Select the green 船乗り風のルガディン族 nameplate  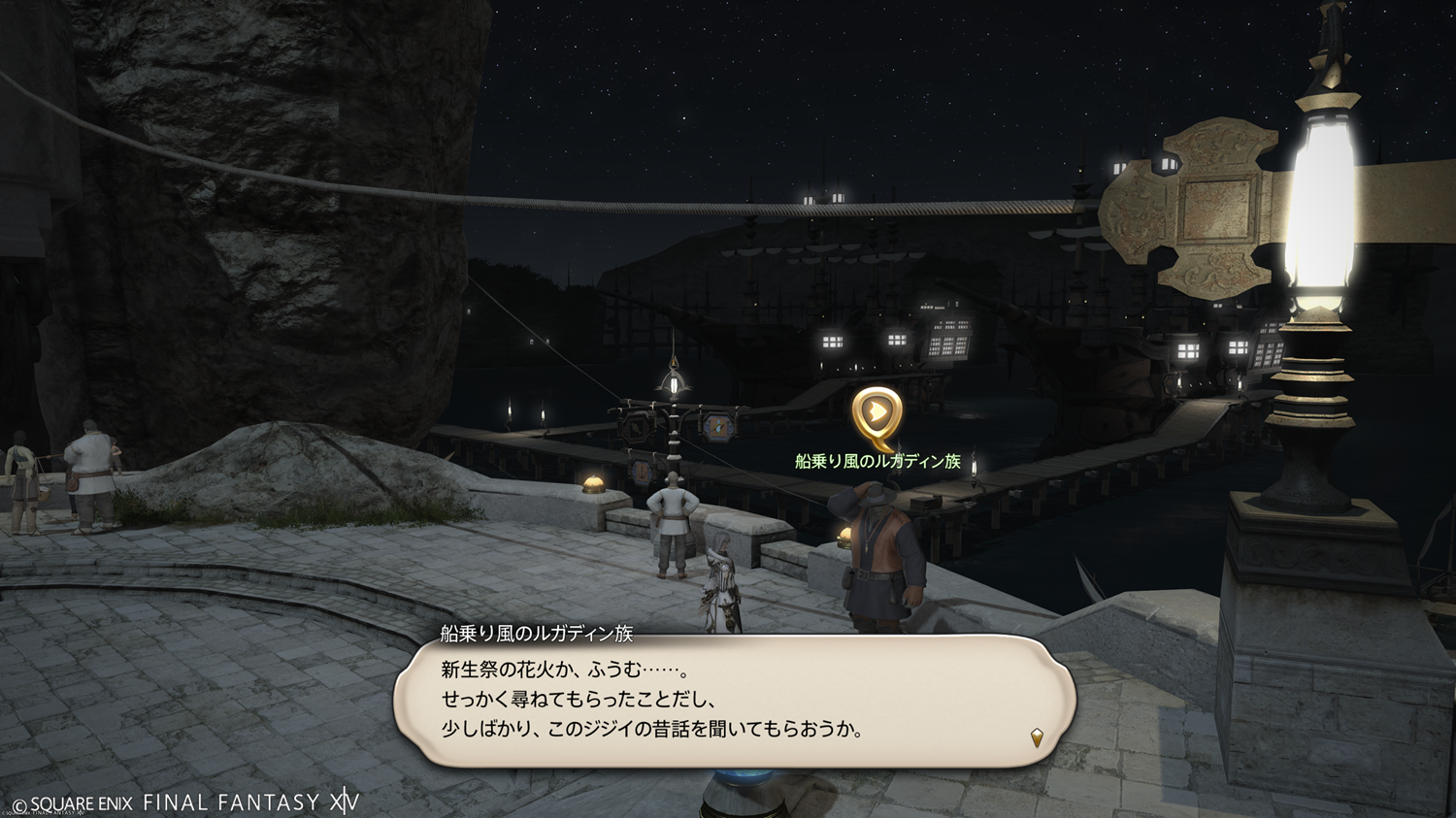pos(877,462)
